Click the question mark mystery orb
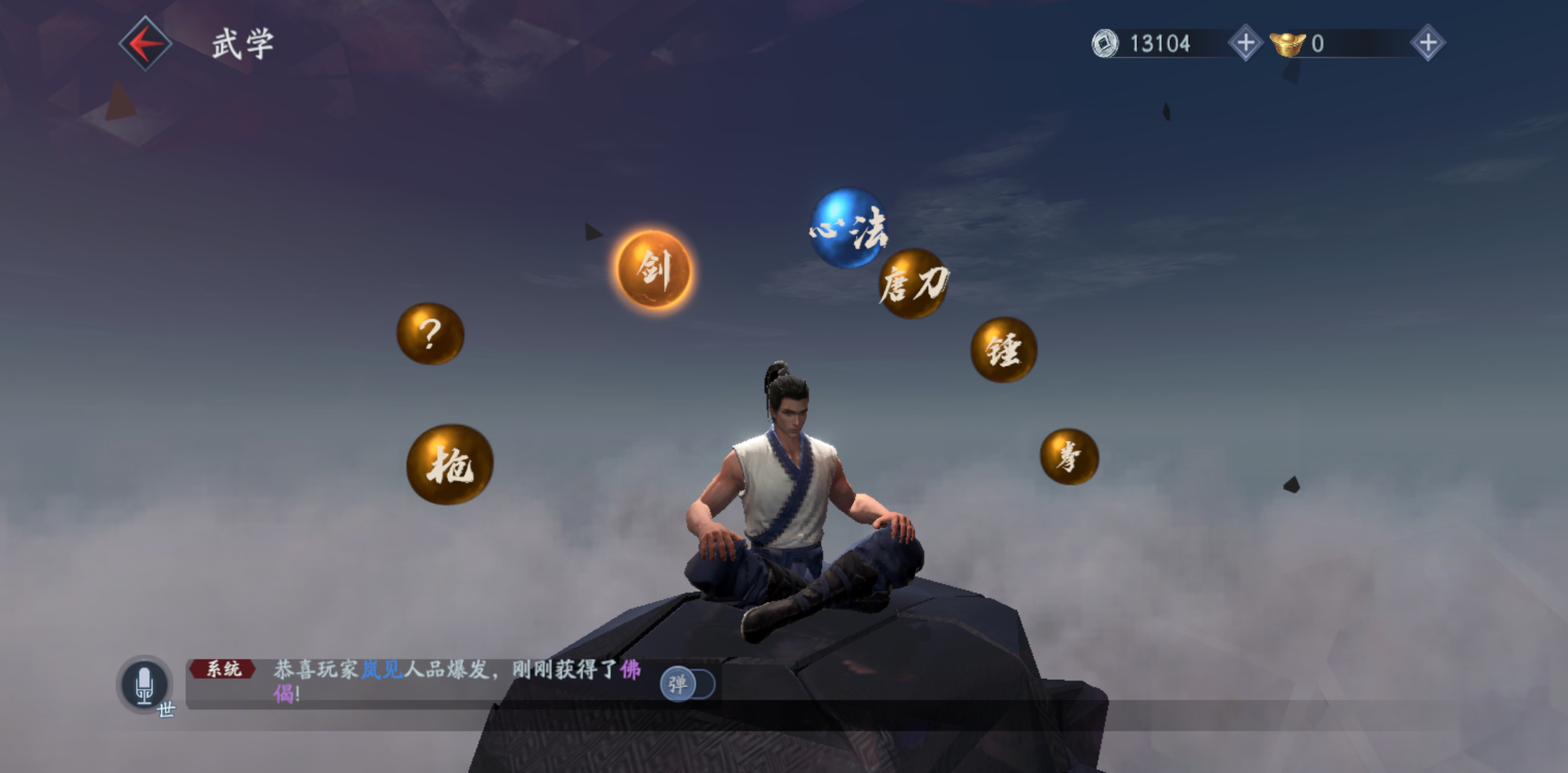Screen dimensions: 1568x773 click(430, 334)
